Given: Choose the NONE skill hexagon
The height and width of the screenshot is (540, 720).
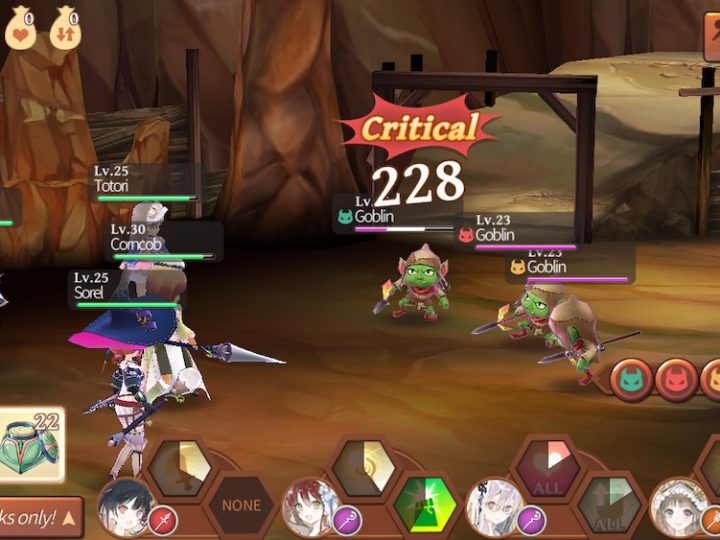Looking at the screenshot, I should click(x=240, y=507).
